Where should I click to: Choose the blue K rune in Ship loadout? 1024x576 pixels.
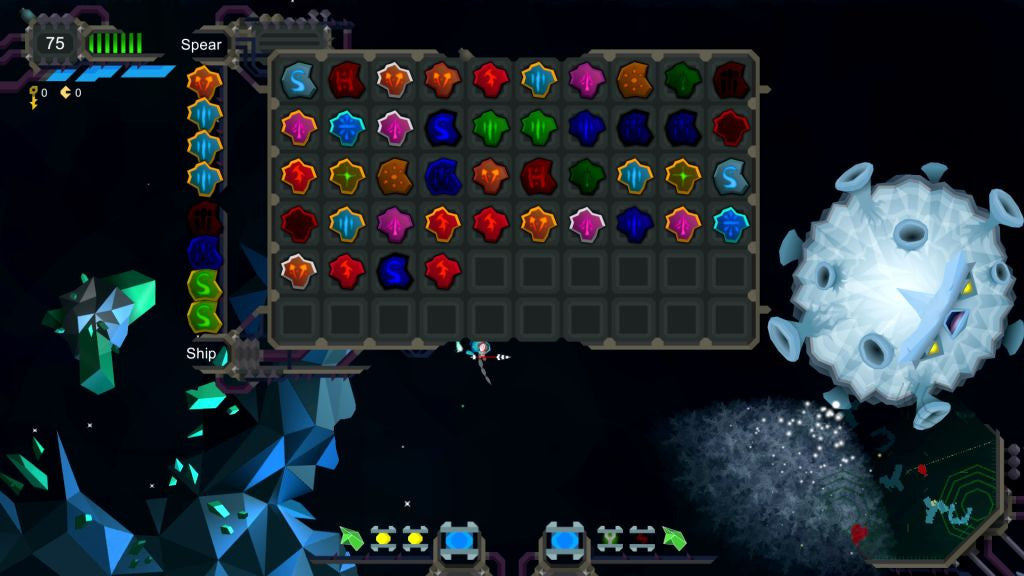click(204, 251)
